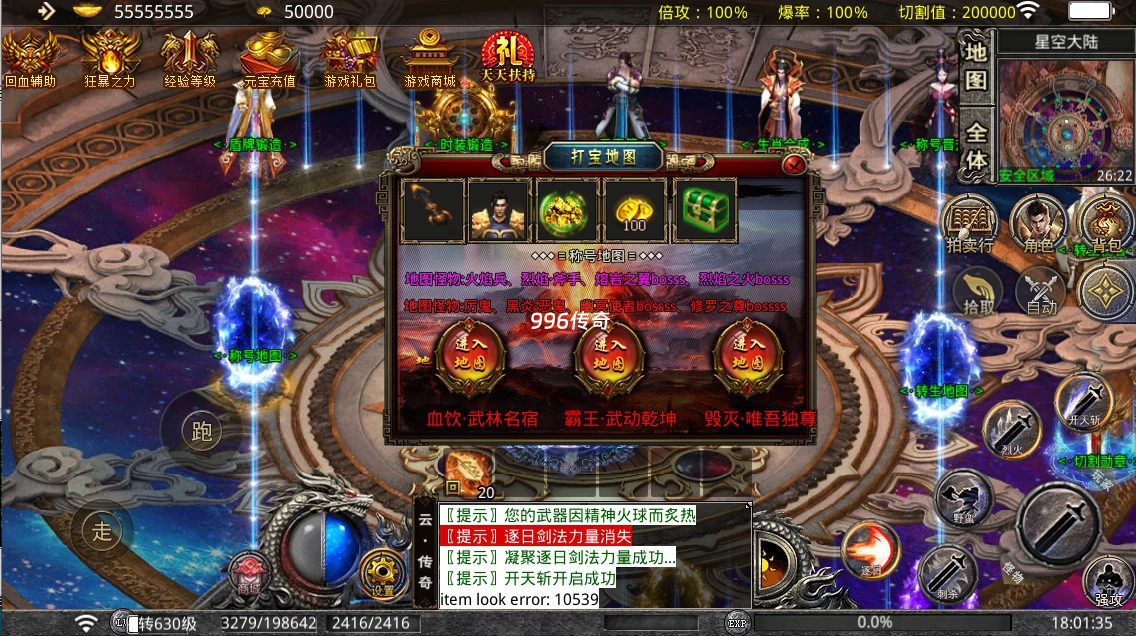1136x636 pixels.
Task: Switch to 跑 run movement mode
Action: (201, 431)
